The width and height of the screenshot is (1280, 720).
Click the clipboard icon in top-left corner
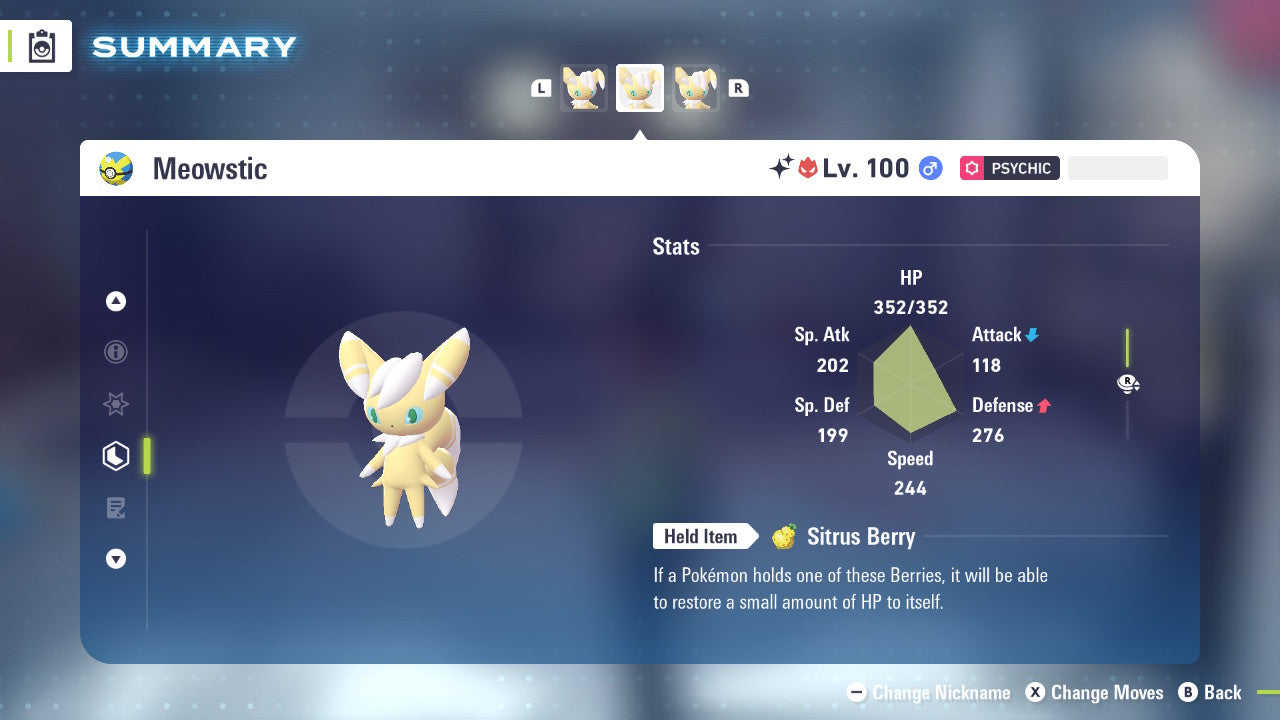(41, 46)
